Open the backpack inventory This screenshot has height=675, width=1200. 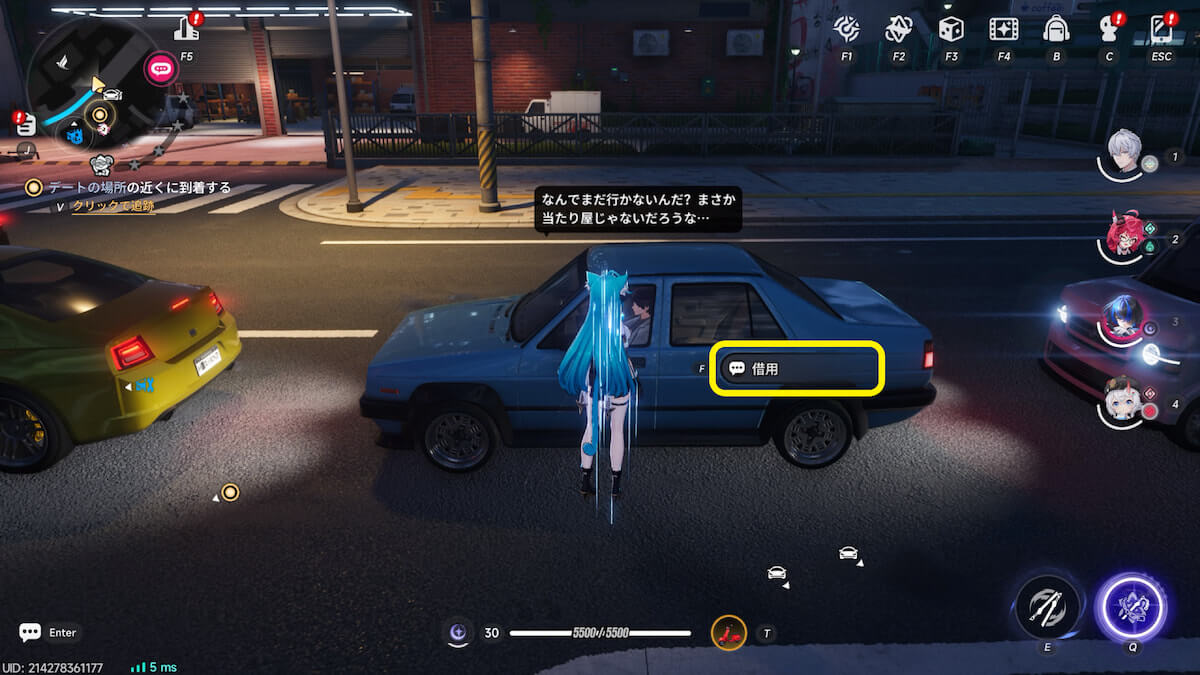pyautogui.click(x=1056, y=30)
